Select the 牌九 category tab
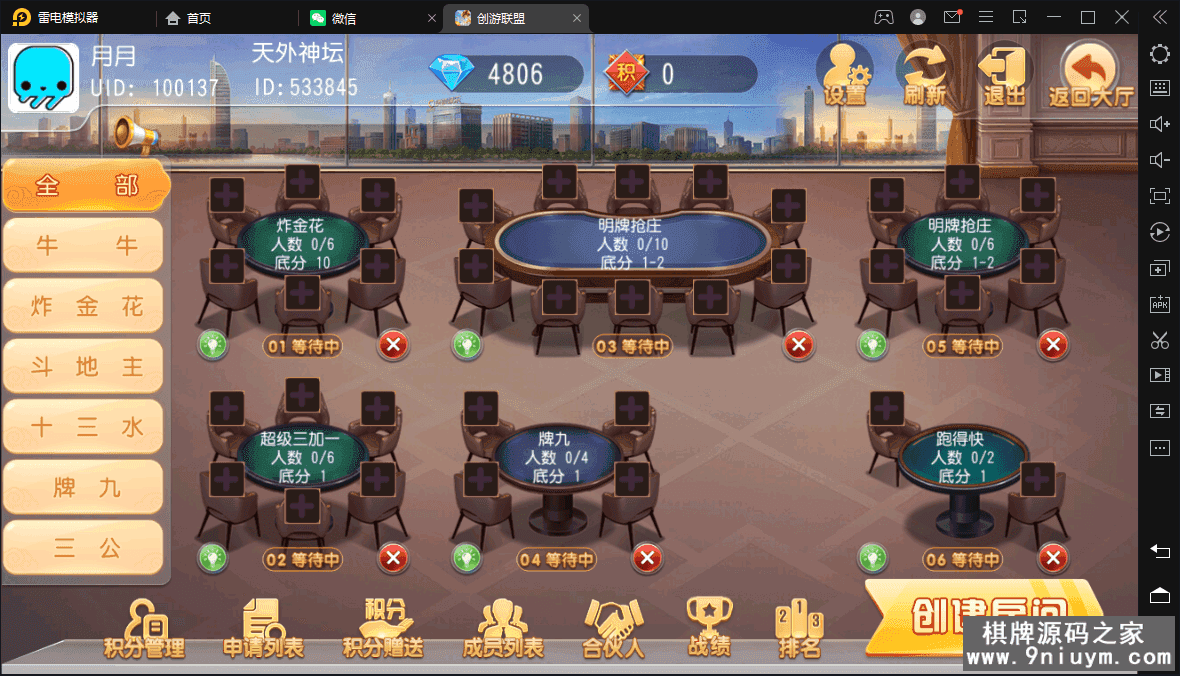 pos(84,487)
